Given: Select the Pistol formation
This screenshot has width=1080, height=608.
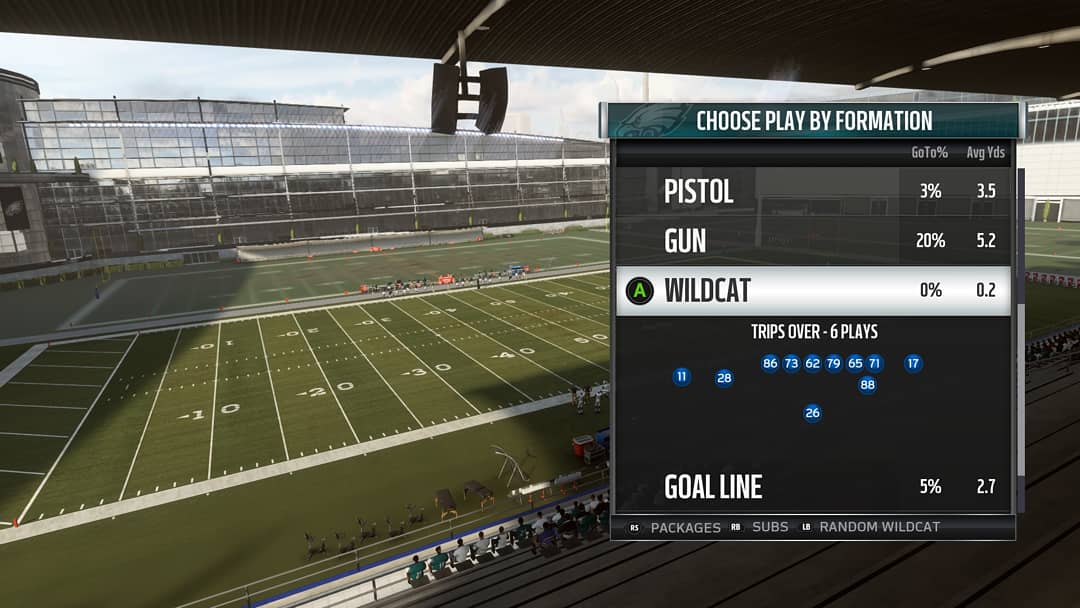Looking at the screenshot, I should click(x=699, y=191).
